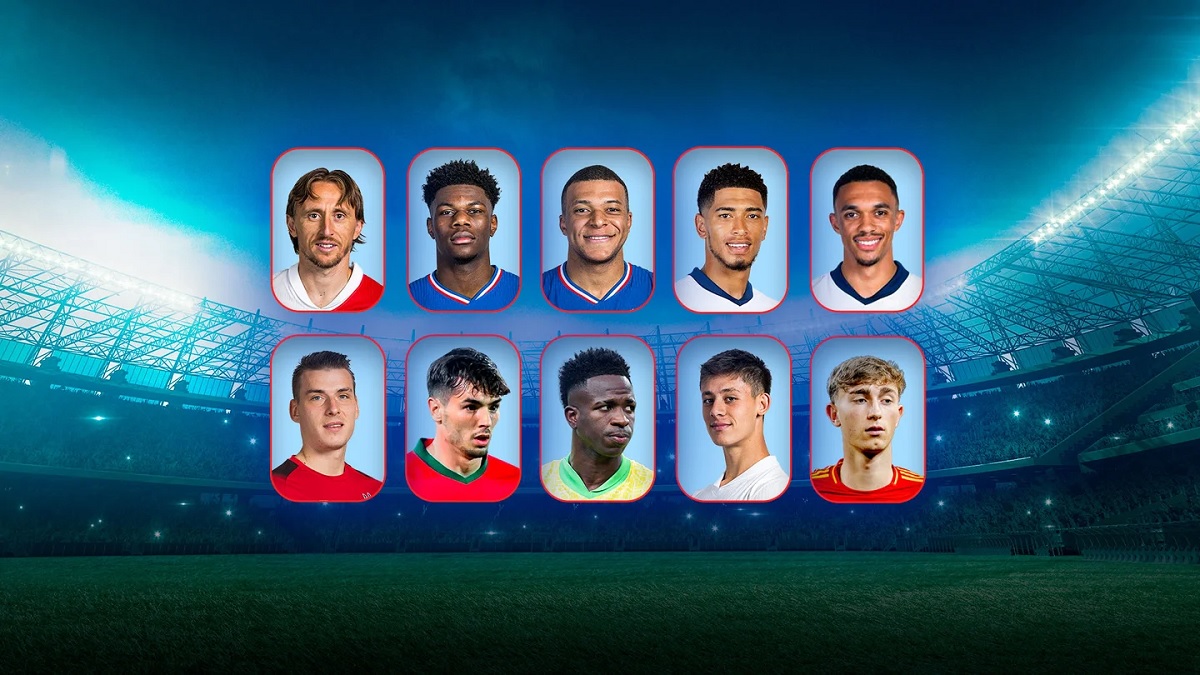Select the long-haired player in white-and-red jersey

(328, 230)
